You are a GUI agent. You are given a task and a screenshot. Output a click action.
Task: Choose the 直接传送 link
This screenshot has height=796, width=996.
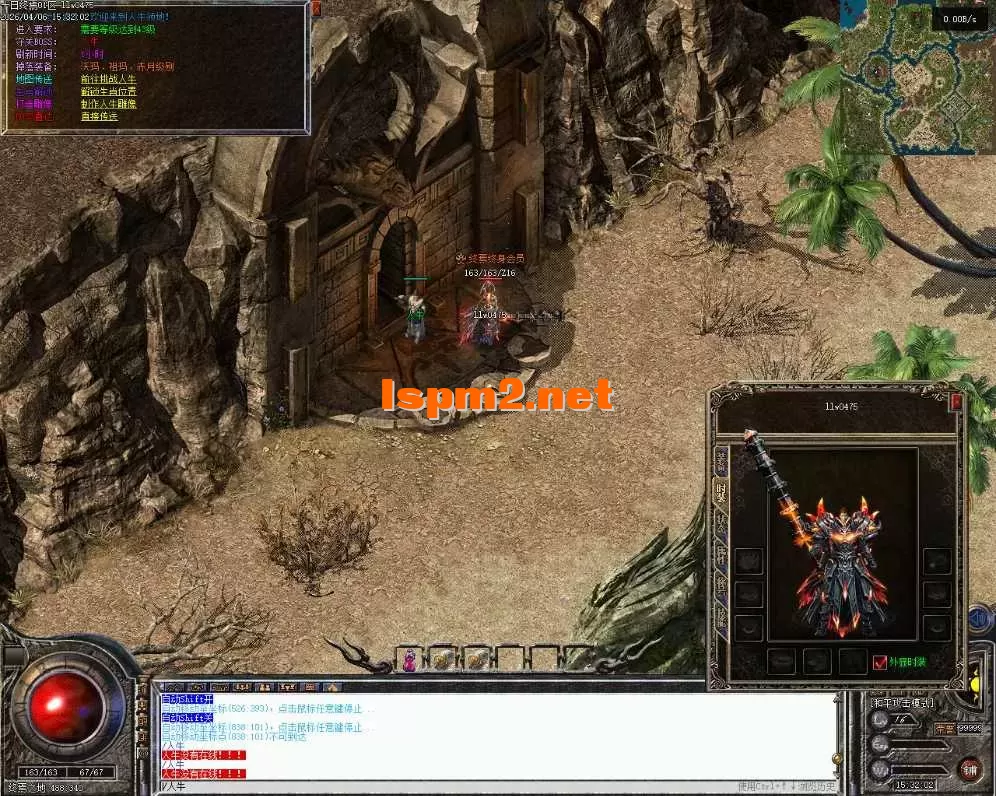click(99, 116)
